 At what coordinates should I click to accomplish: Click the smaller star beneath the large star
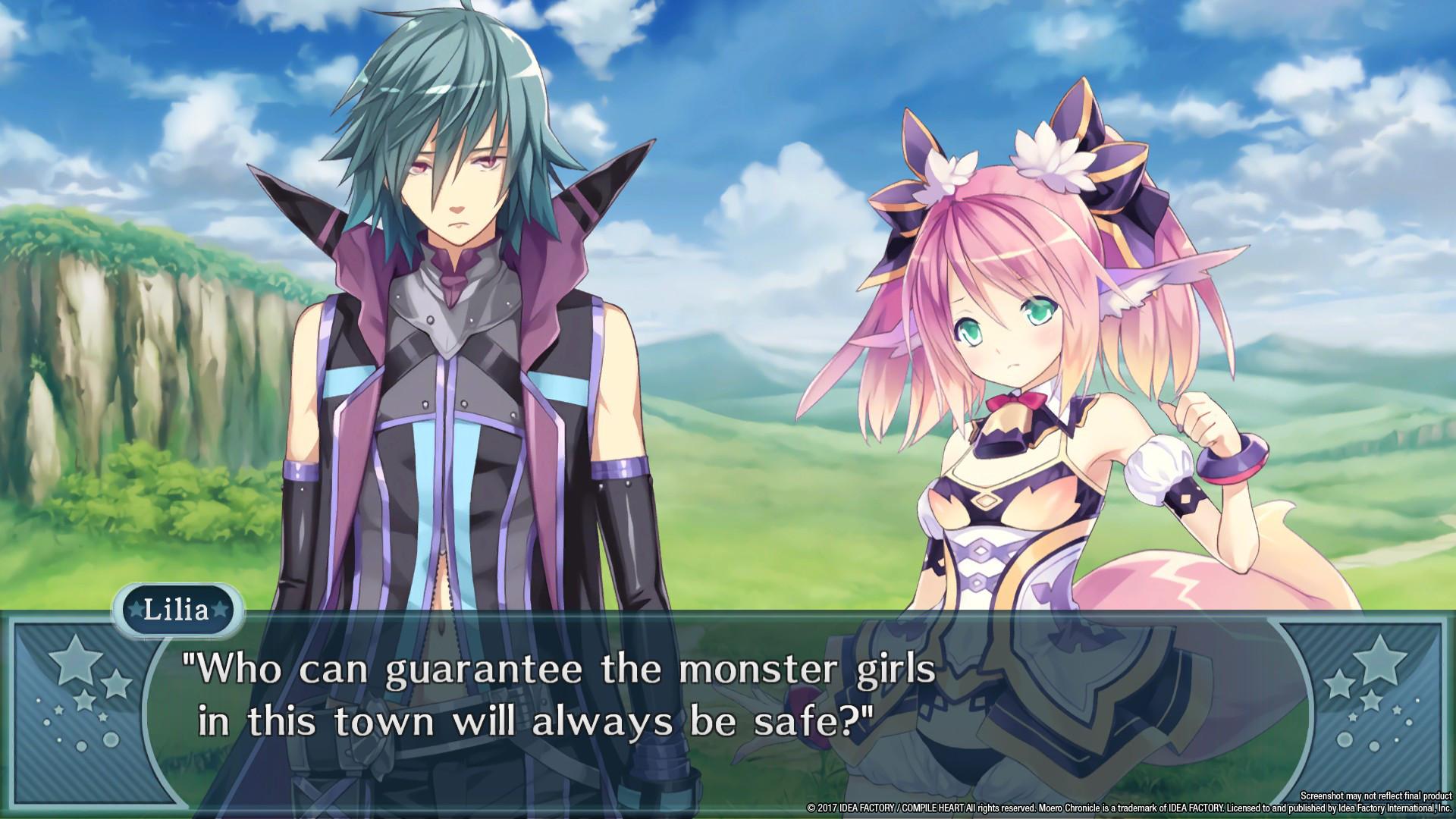click(x=85, y=701)
